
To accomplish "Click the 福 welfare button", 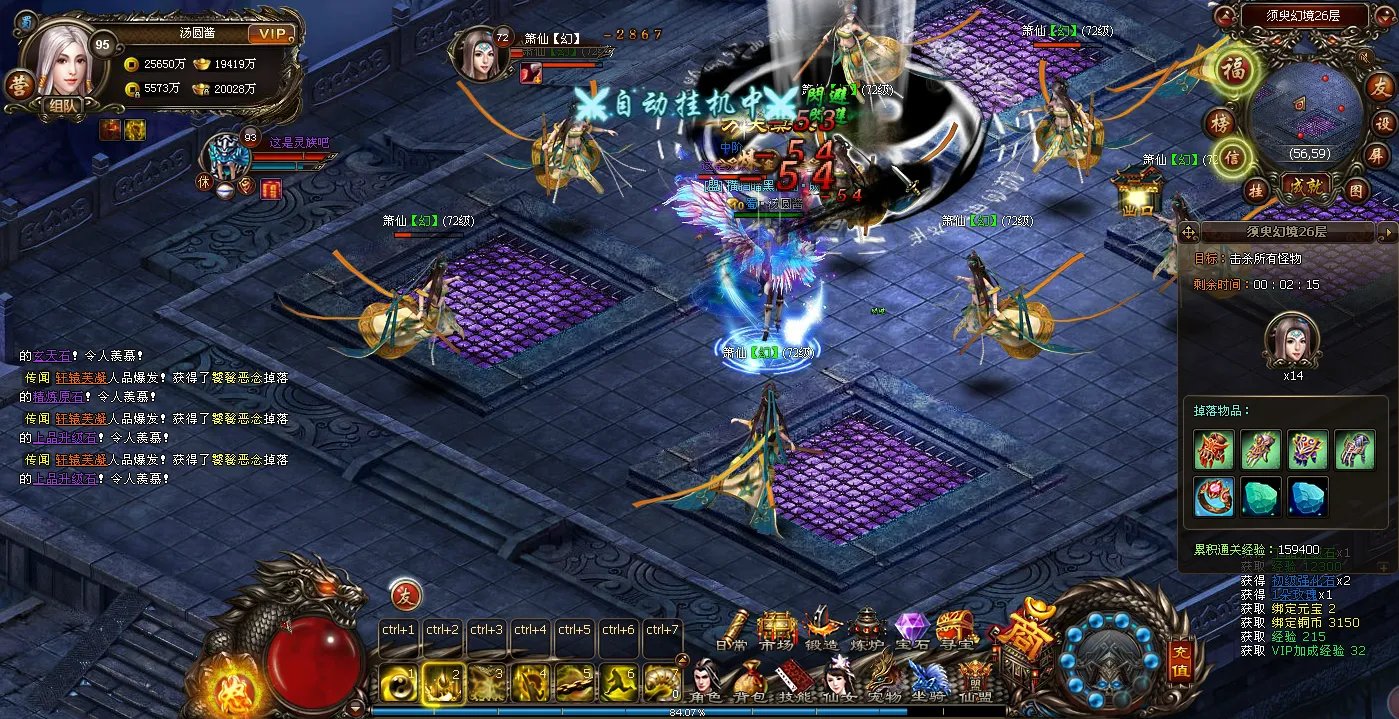I will tap(1233, 69).
